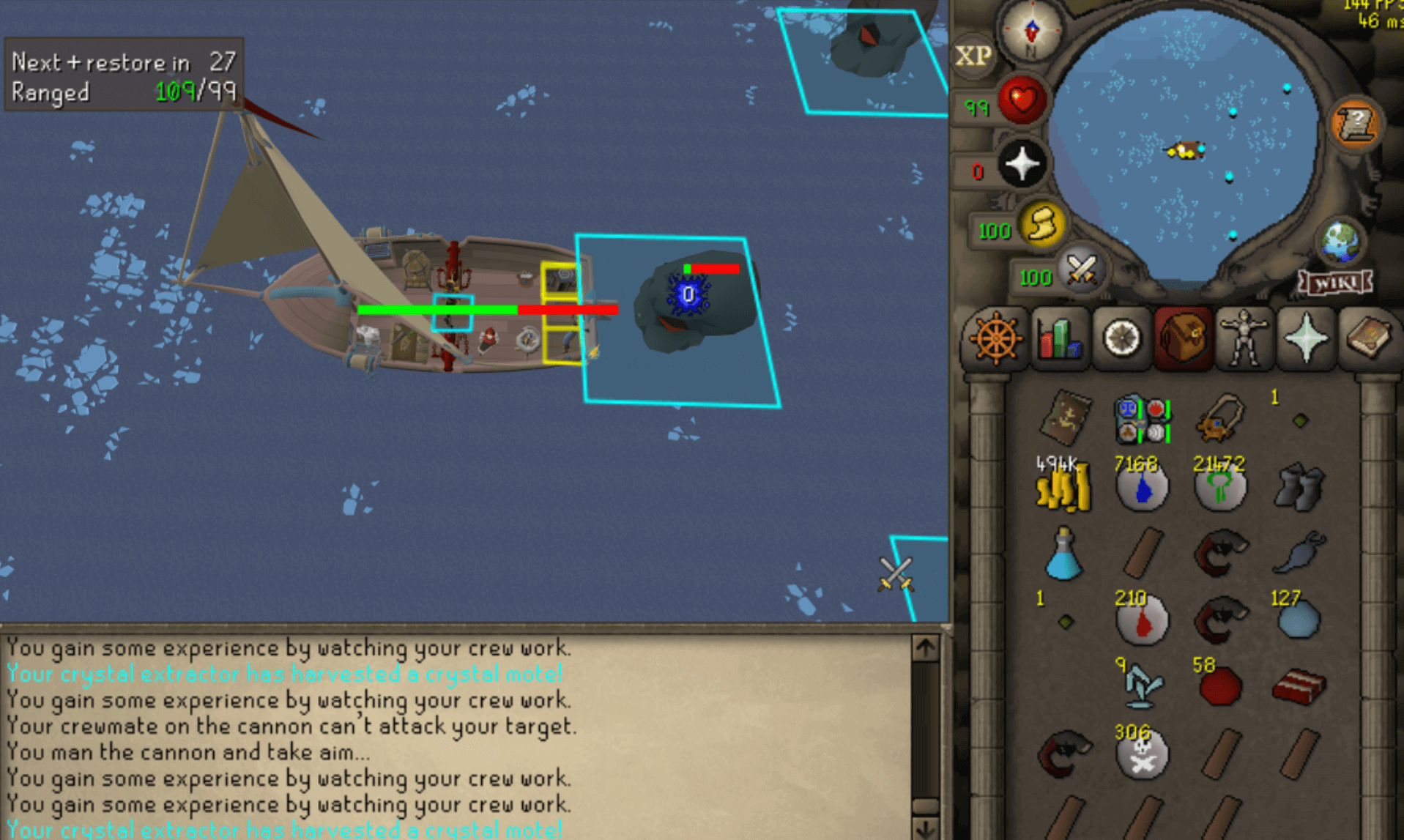Open the Skills bar-chart tab
Image resolution: width=1404 pixels, height=840 pixels.
tap(1058, 339)
